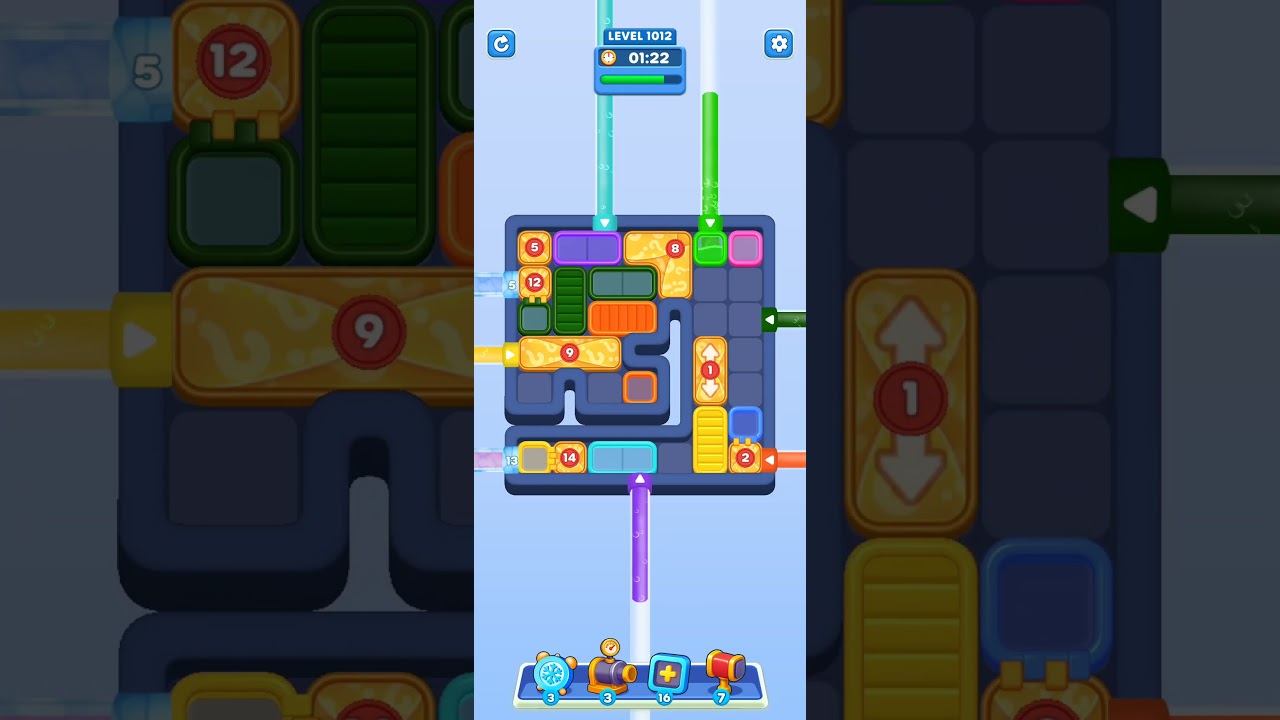Select the block numbered 12

pos(533,283)
